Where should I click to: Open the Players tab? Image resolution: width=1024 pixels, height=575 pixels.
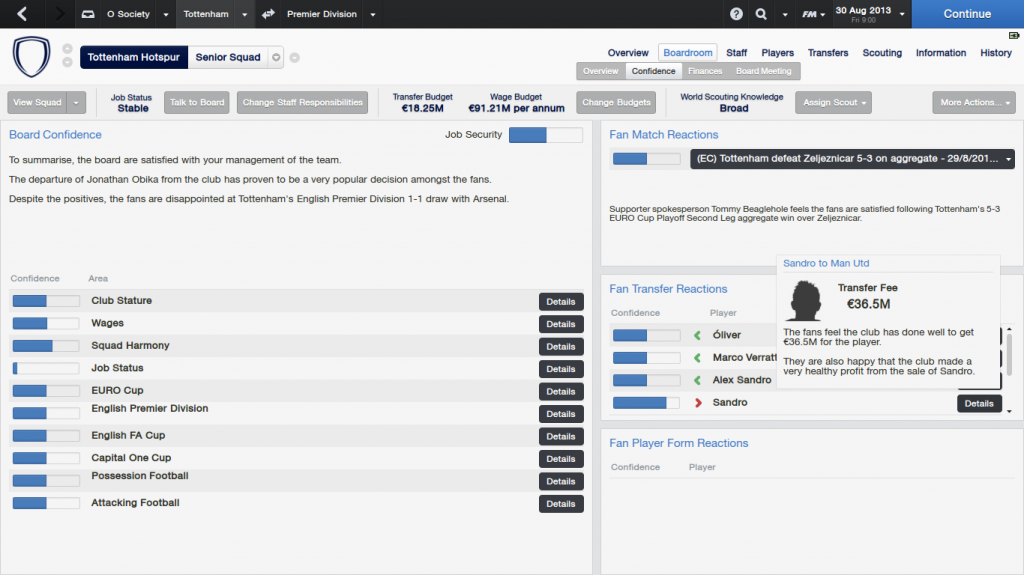[x=777, y=53]
